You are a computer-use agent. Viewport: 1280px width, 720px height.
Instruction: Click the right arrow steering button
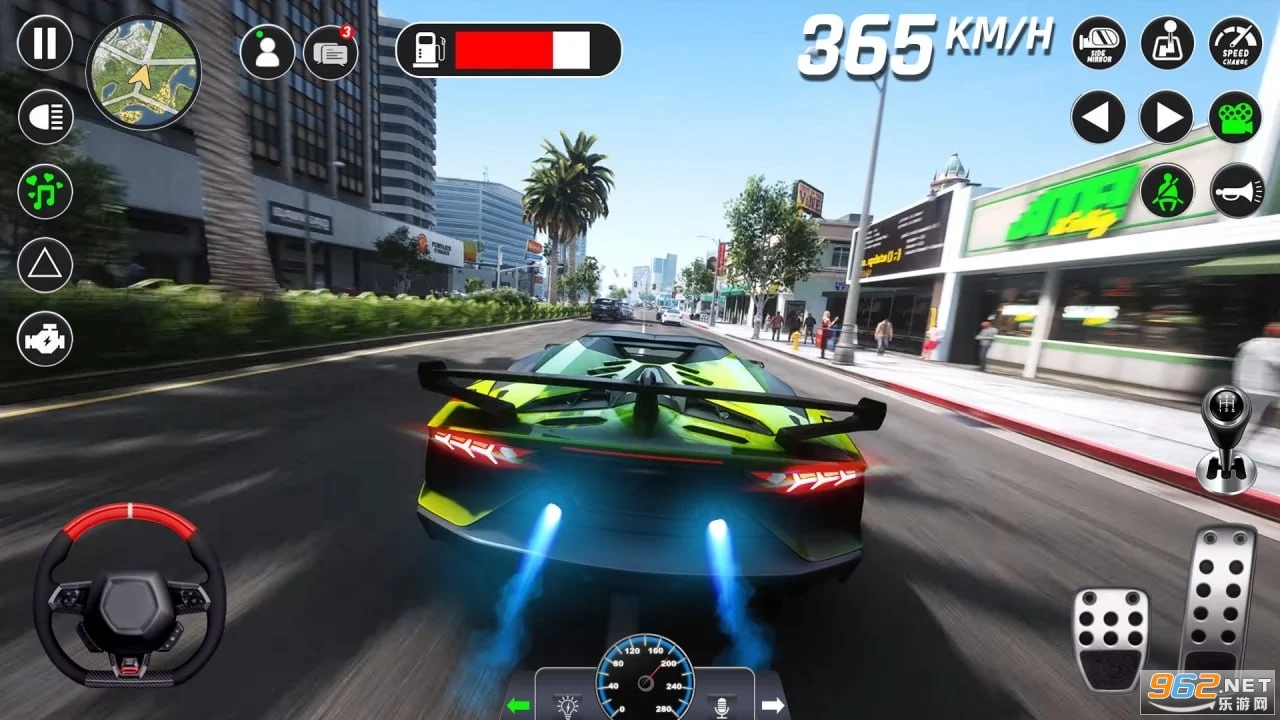click(1167, 117)
